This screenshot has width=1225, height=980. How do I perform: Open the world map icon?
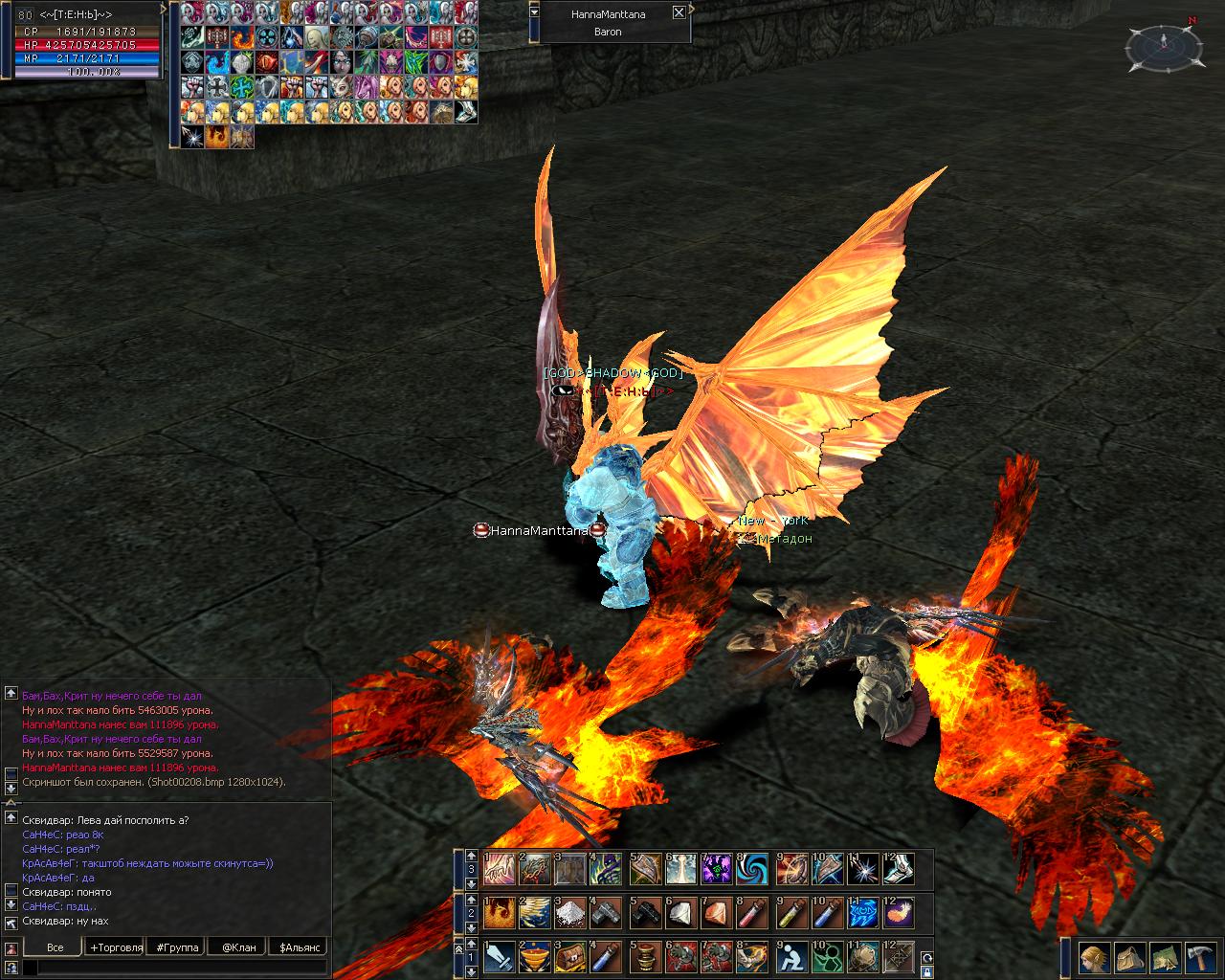coord(1165,957)
